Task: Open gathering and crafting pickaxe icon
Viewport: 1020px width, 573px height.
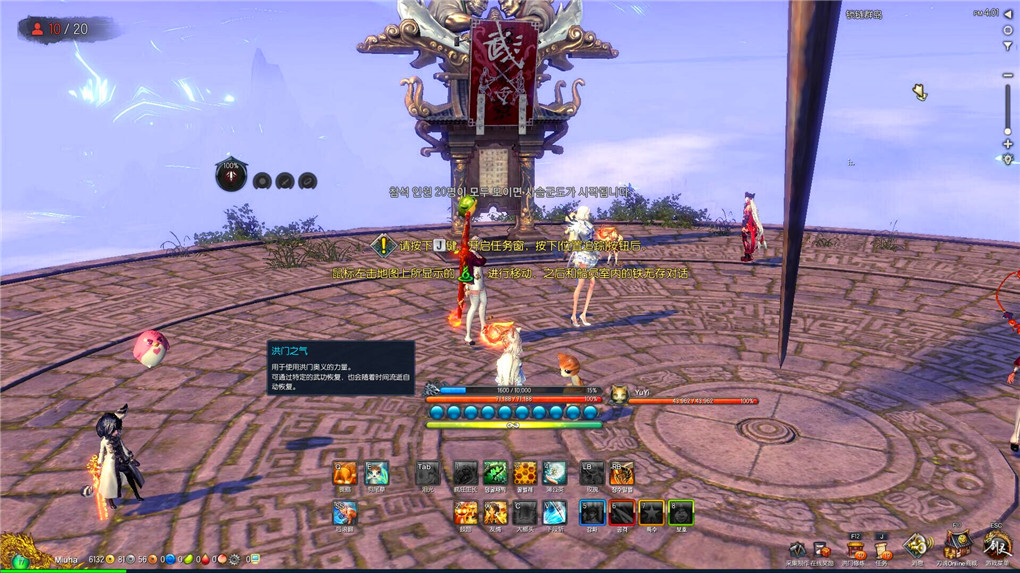Action: tap(797, 551)
